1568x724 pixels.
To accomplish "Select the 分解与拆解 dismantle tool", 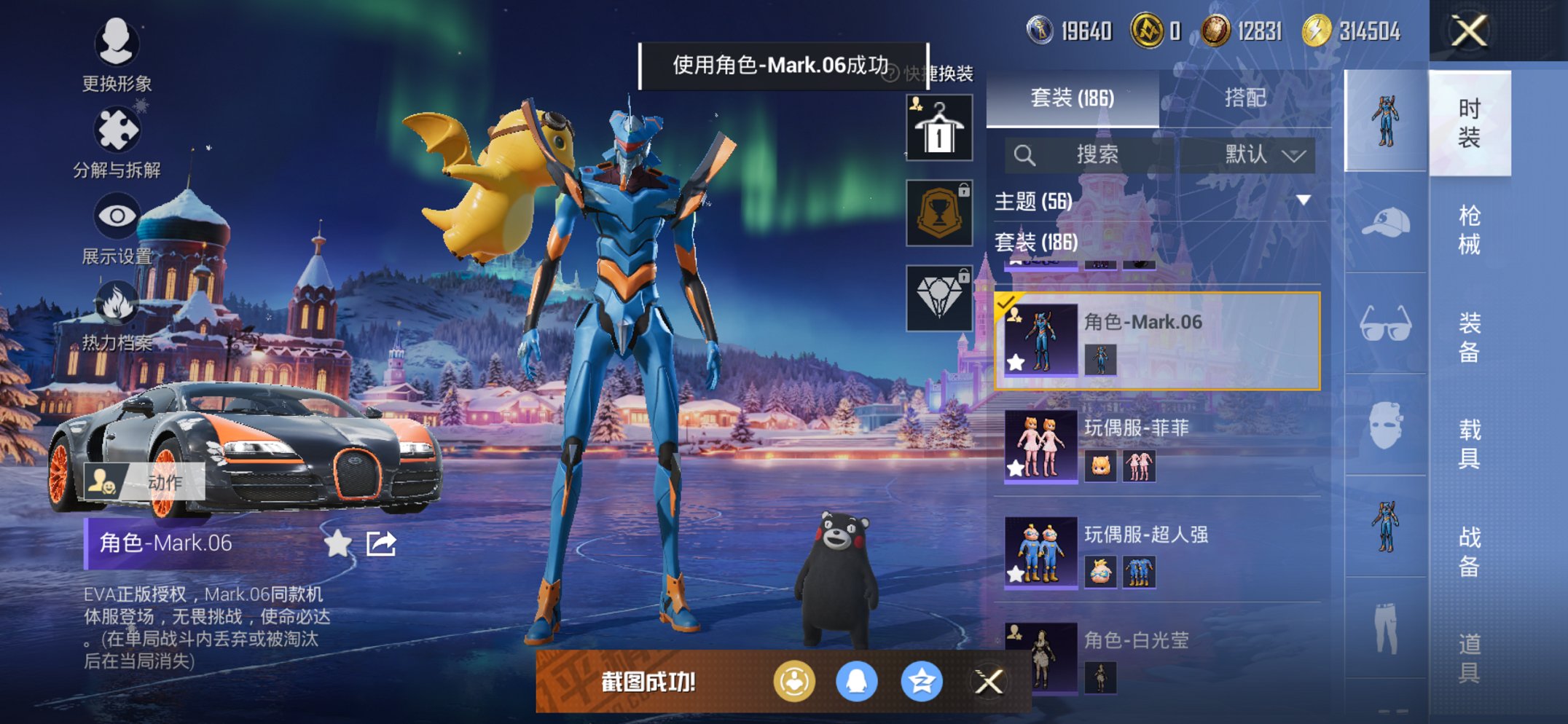I will pyautogui.click(x=118, y=133).
